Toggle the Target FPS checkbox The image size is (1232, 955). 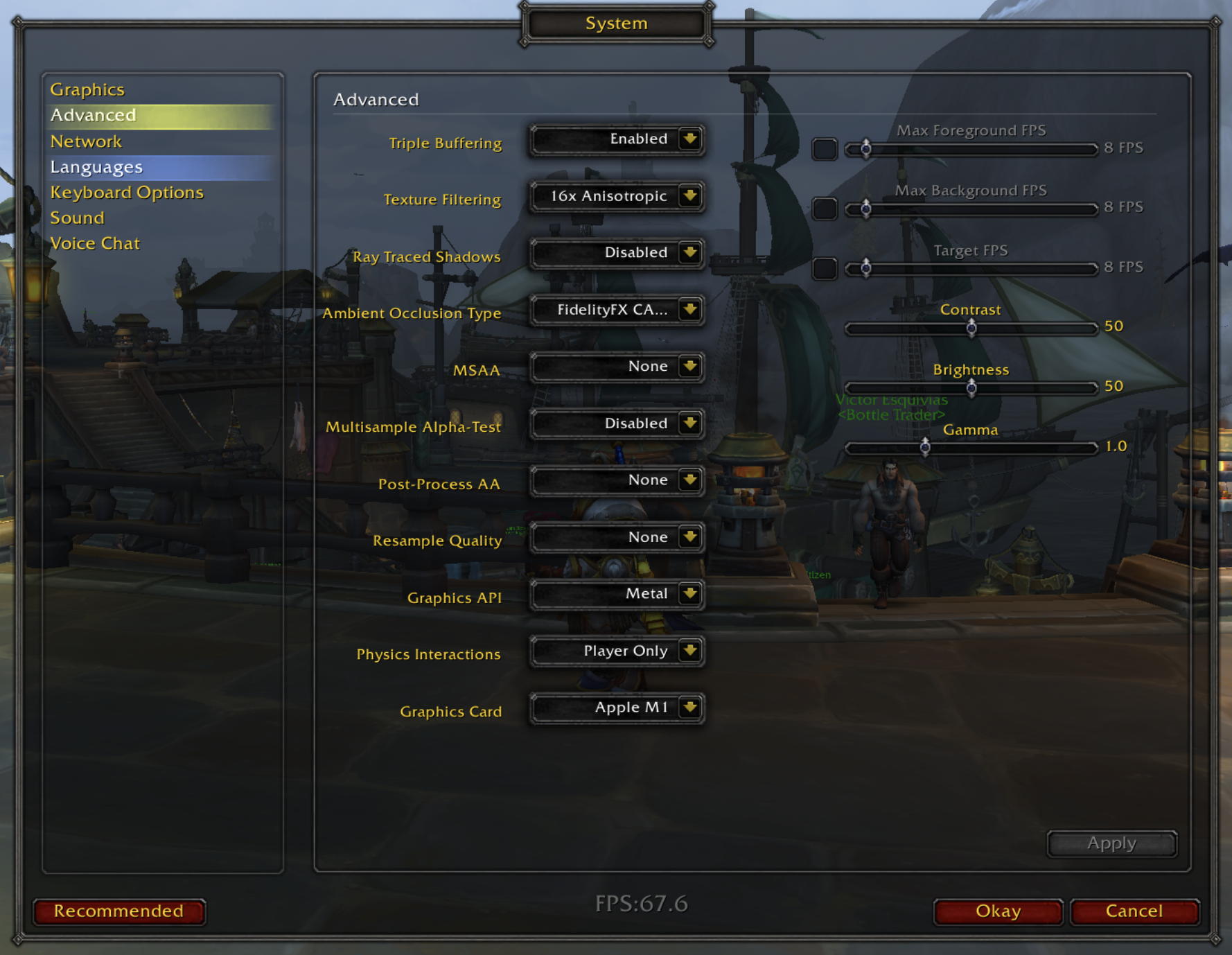pyautogui.click(x=825, y=269)
